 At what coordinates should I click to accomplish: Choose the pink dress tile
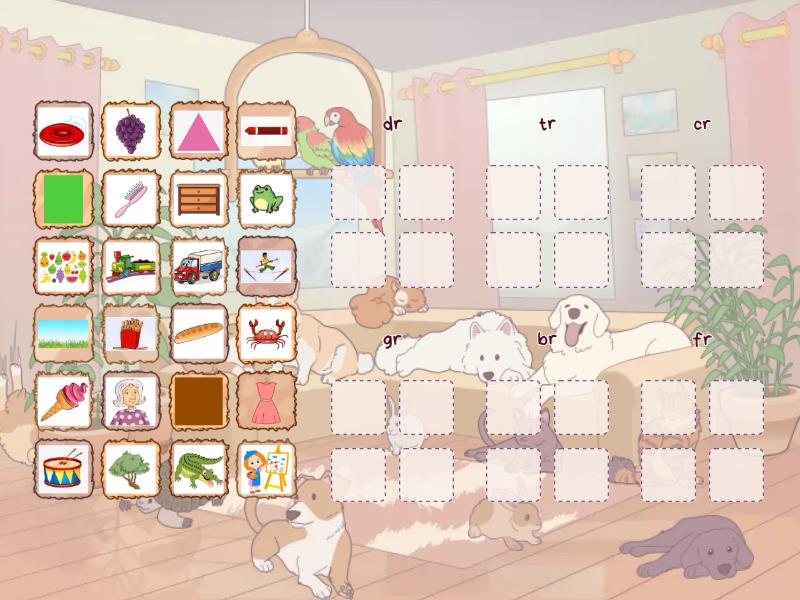click(267, 401)
